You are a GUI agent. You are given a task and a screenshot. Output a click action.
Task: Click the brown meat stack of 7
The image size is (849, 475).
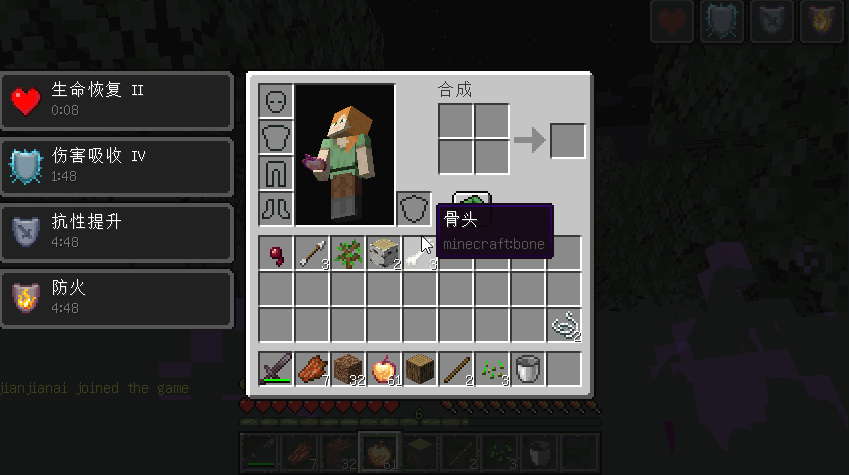tap(312, 370)
